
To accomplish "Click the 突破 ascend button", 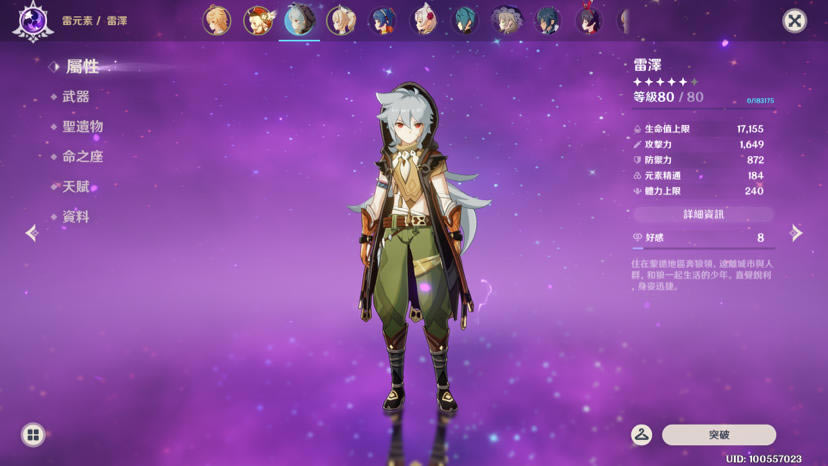I will coord(718,435).
